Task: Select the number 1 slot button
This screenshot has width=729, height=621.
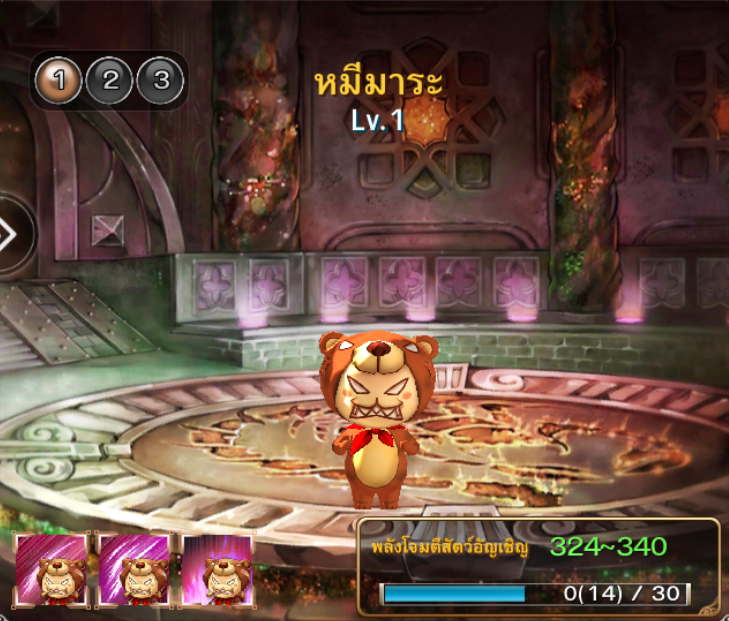Action: pyautogui.click(x=59, y=81)
